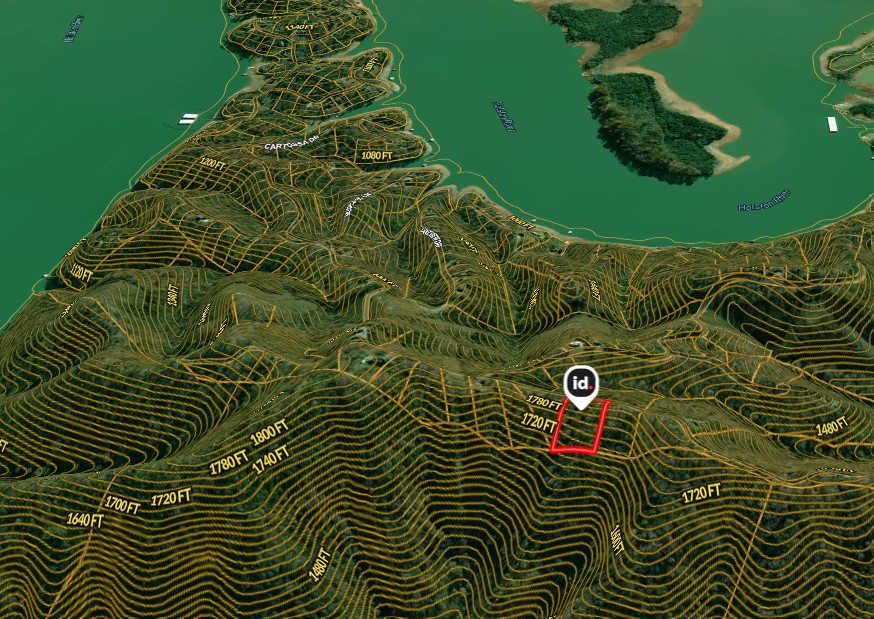The width and height of the screenshot is (874, 619).
Task: Click the id. map marker pin
Action: (x=580, y=384)
